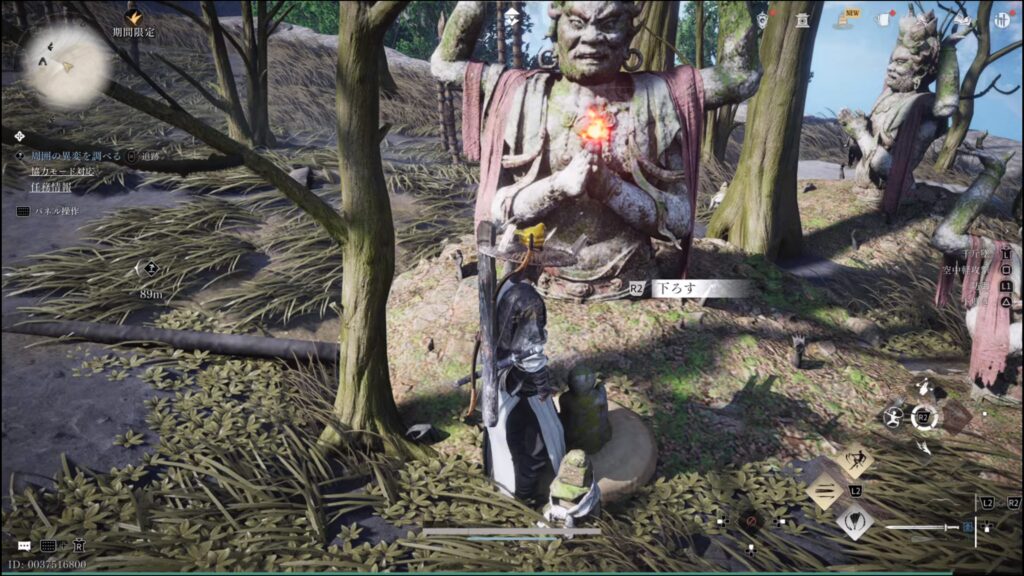Open the icon tagged NEW
Image resolution: width=1024 pixels, height=576 pixels.
click(844, 19)
